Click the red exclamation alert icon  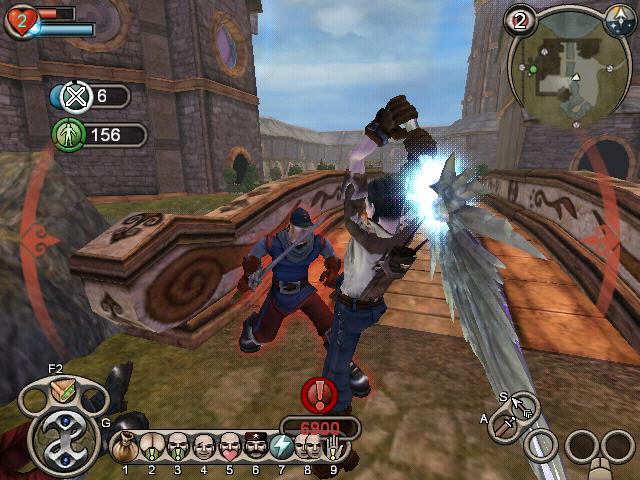(x=318, y=396)
